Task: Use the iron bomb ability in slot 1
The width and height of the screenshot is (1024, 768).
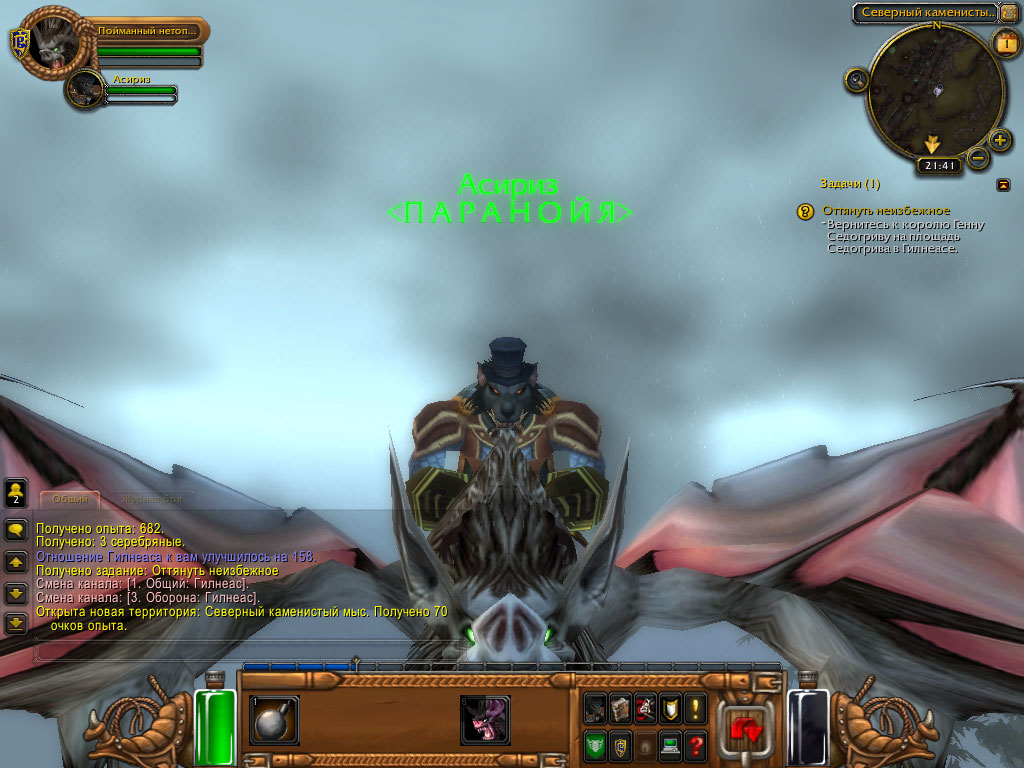Action: (x=274, y=720)
